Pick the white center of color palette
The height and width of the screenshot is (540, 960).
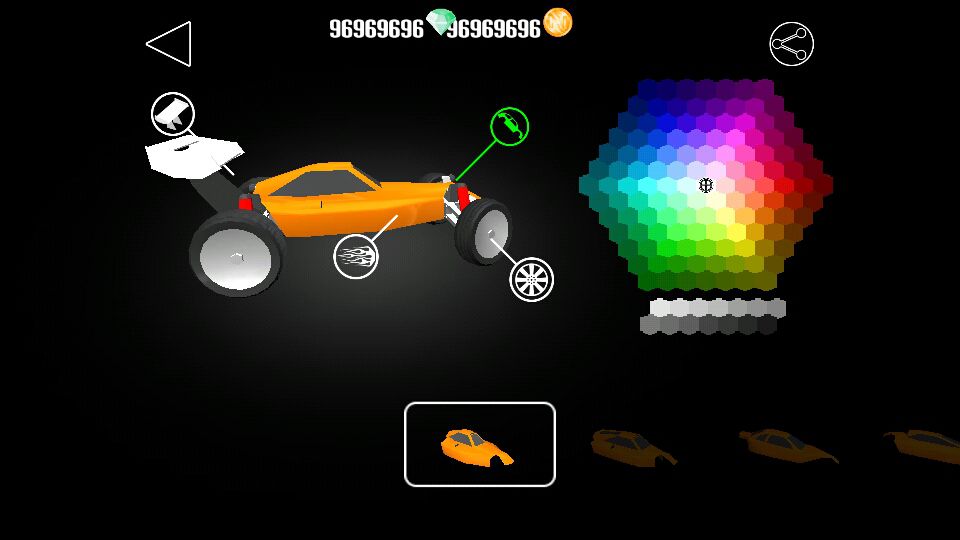706,185
